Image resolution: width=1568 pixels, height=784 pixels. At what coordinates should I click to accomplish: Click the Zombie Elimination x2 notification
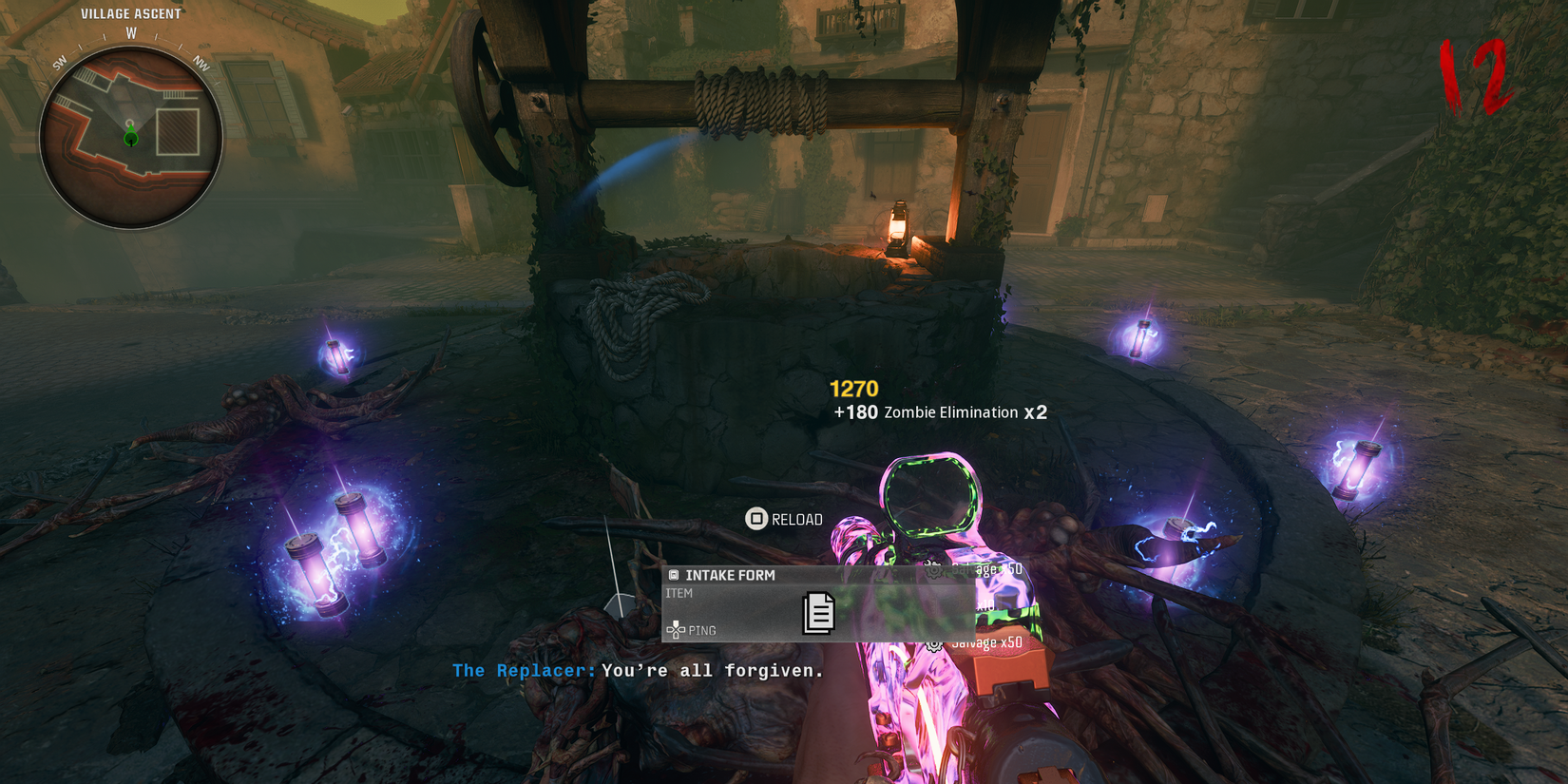pos(950,412)
